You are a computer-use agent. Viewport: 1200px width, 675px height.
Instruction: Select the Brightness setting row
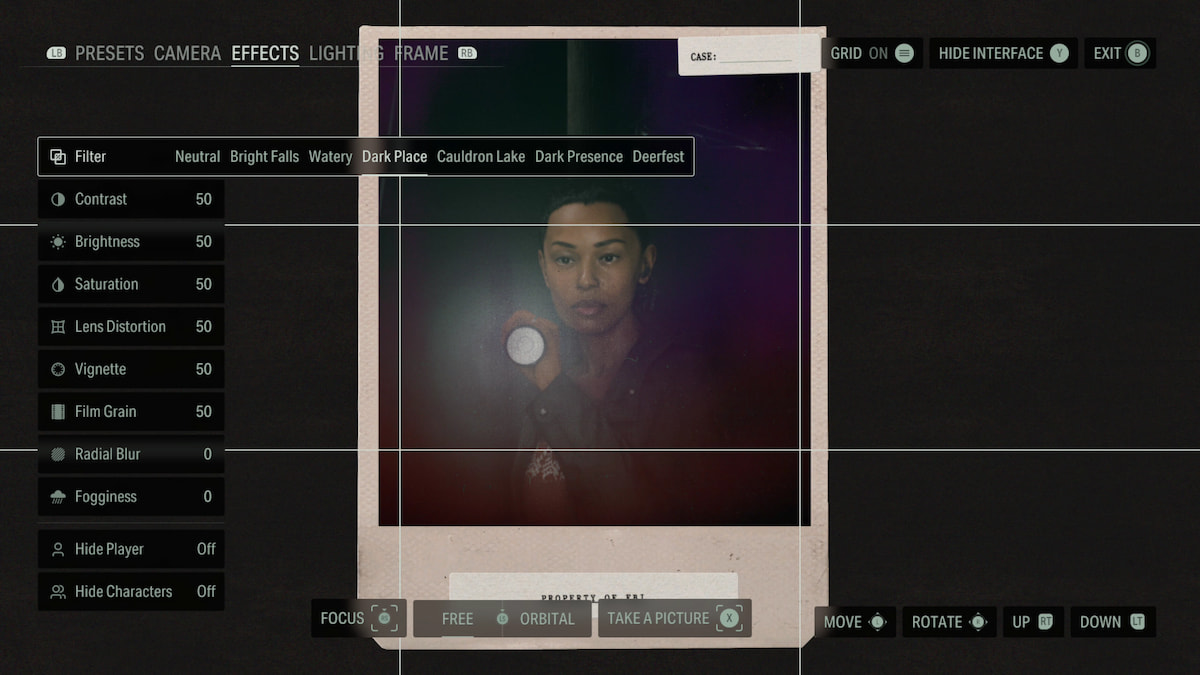tap(131, 242)
